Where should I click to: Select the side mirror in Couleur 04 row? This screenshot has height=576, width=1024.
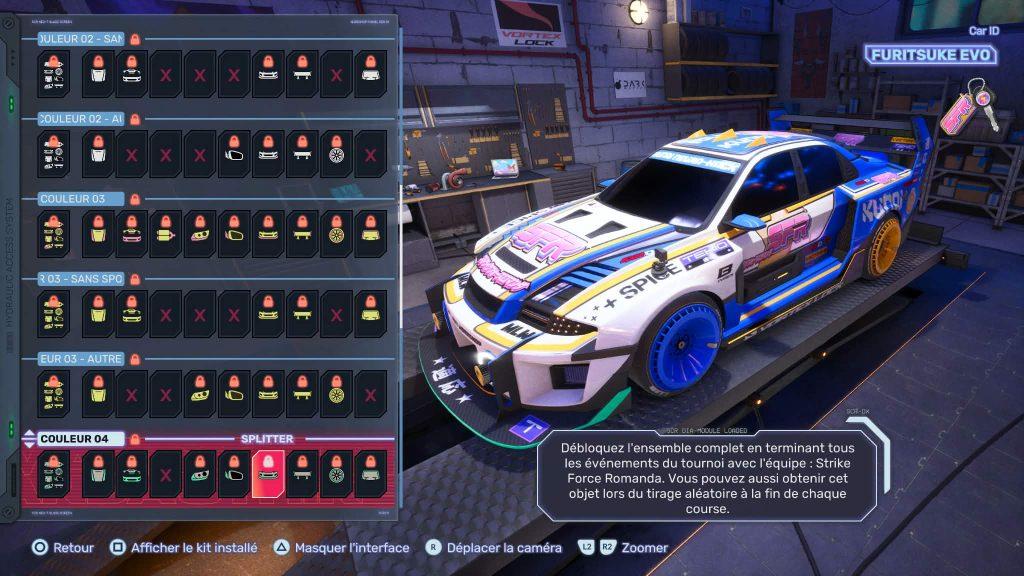tap(234, 473)
